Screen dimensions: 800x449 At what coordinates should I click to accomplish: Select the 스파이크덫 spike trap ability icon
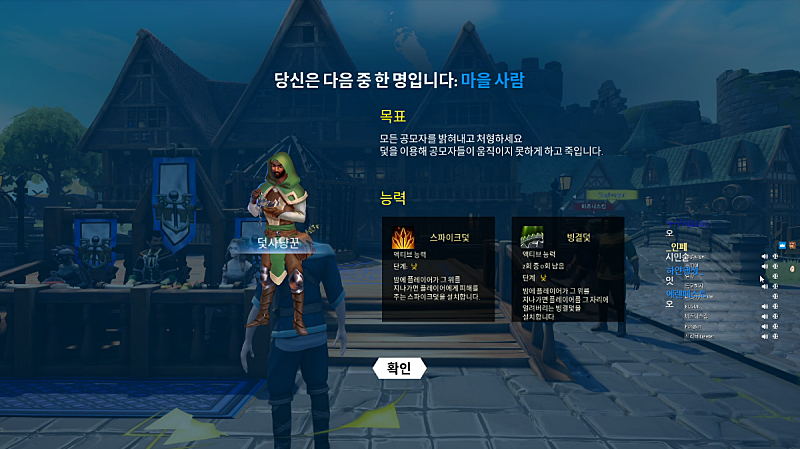point(404,239)
